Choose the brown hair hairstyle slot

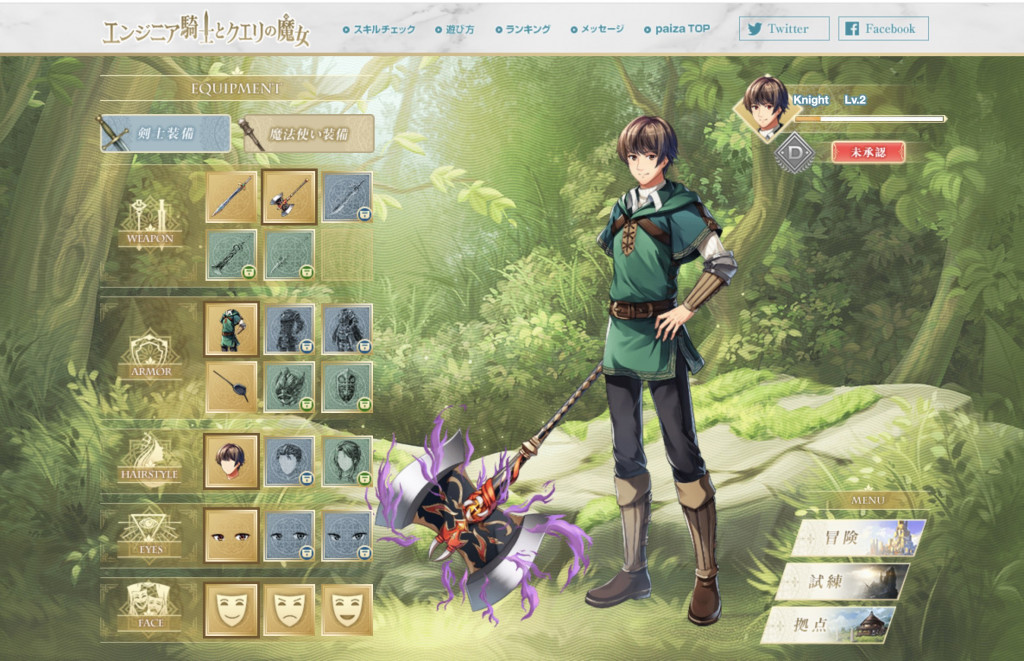pyautogui.click(x=231, y=460)
